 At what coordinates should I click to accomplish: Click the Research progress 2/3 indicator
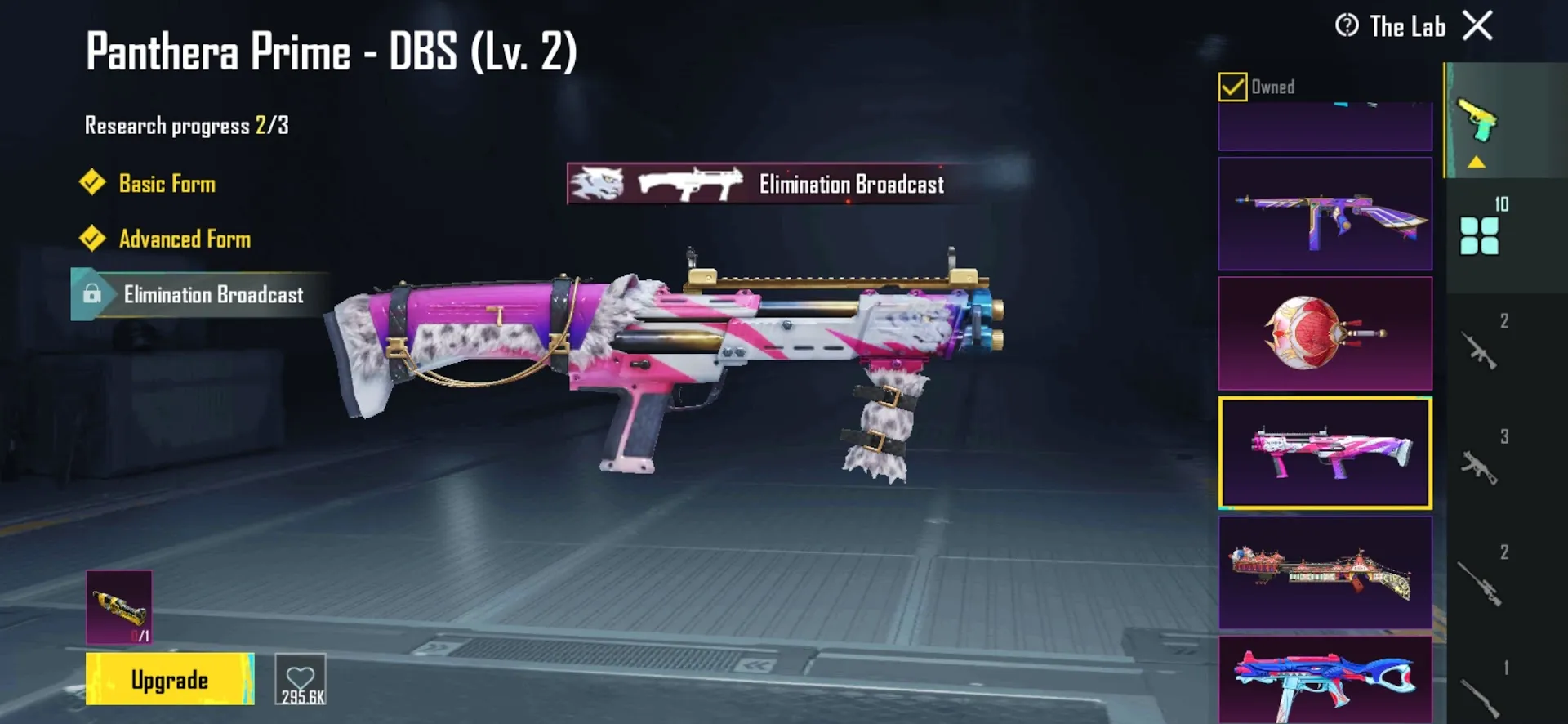pyautogui.click(x=186, y=125)
